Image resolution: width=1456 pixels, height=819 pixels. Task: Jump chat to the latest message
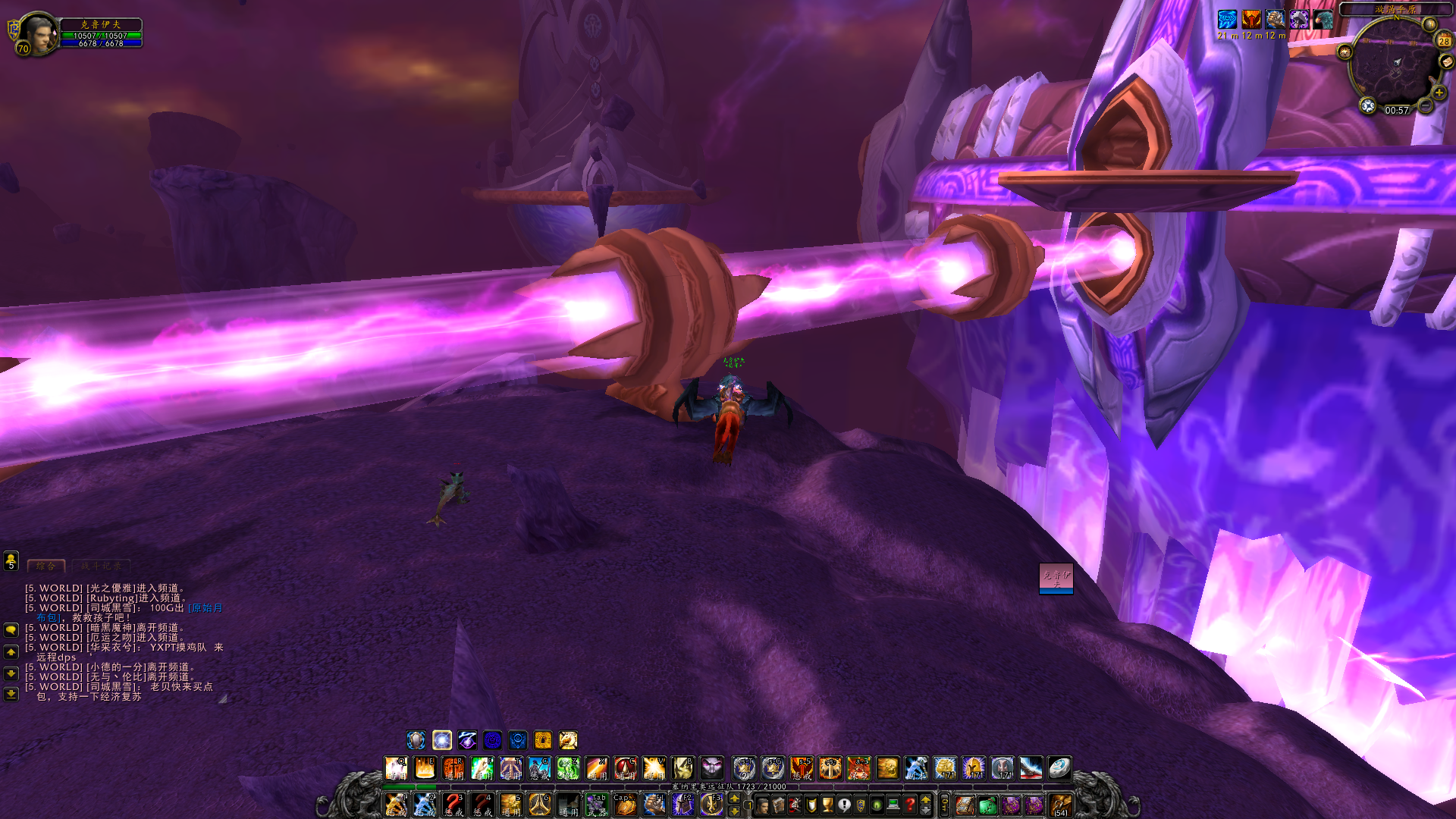(11, 693)
